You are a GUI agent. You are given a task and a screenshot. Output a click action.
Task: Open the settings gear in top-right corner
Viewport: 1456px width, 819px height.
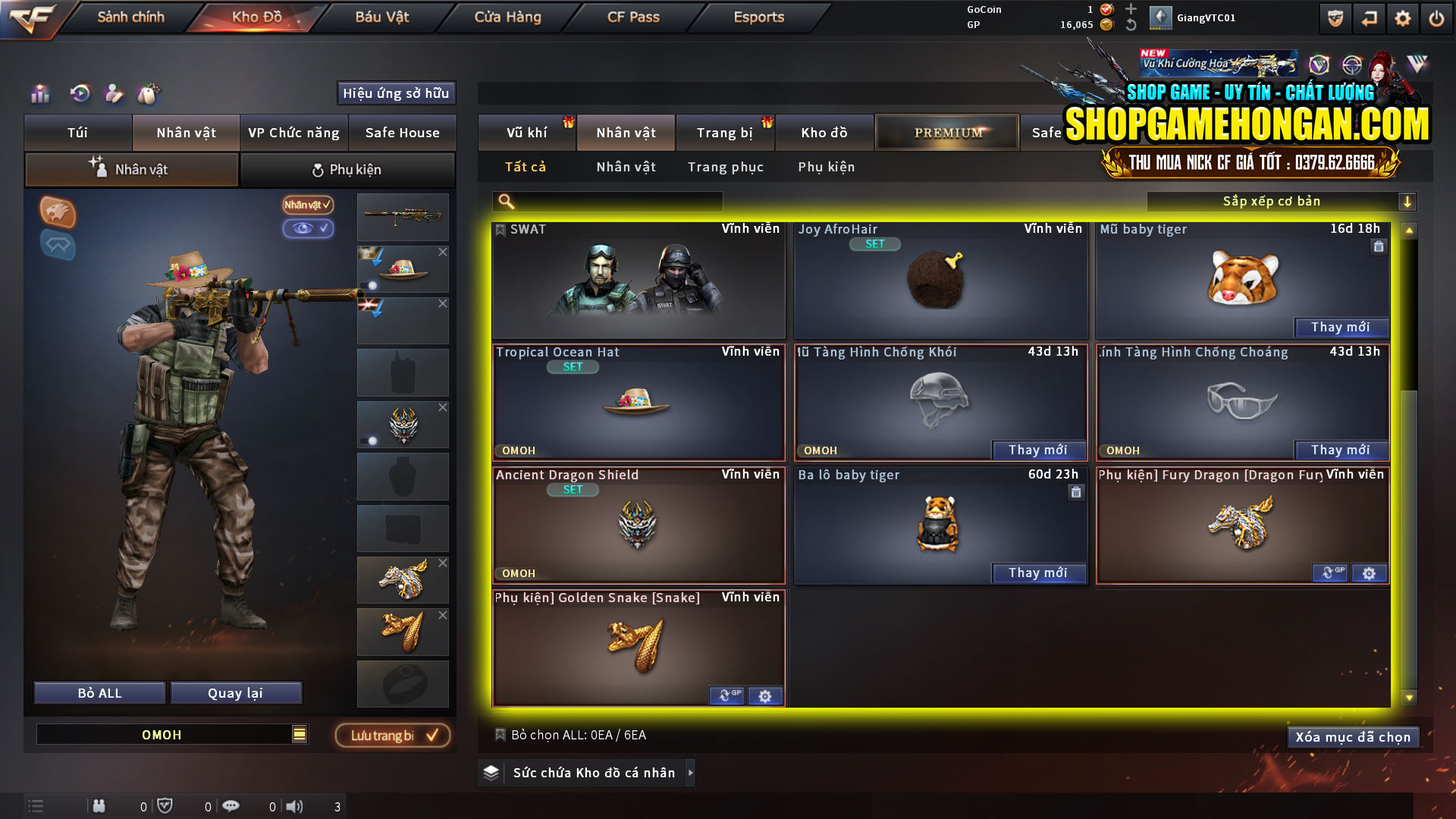1402,17
